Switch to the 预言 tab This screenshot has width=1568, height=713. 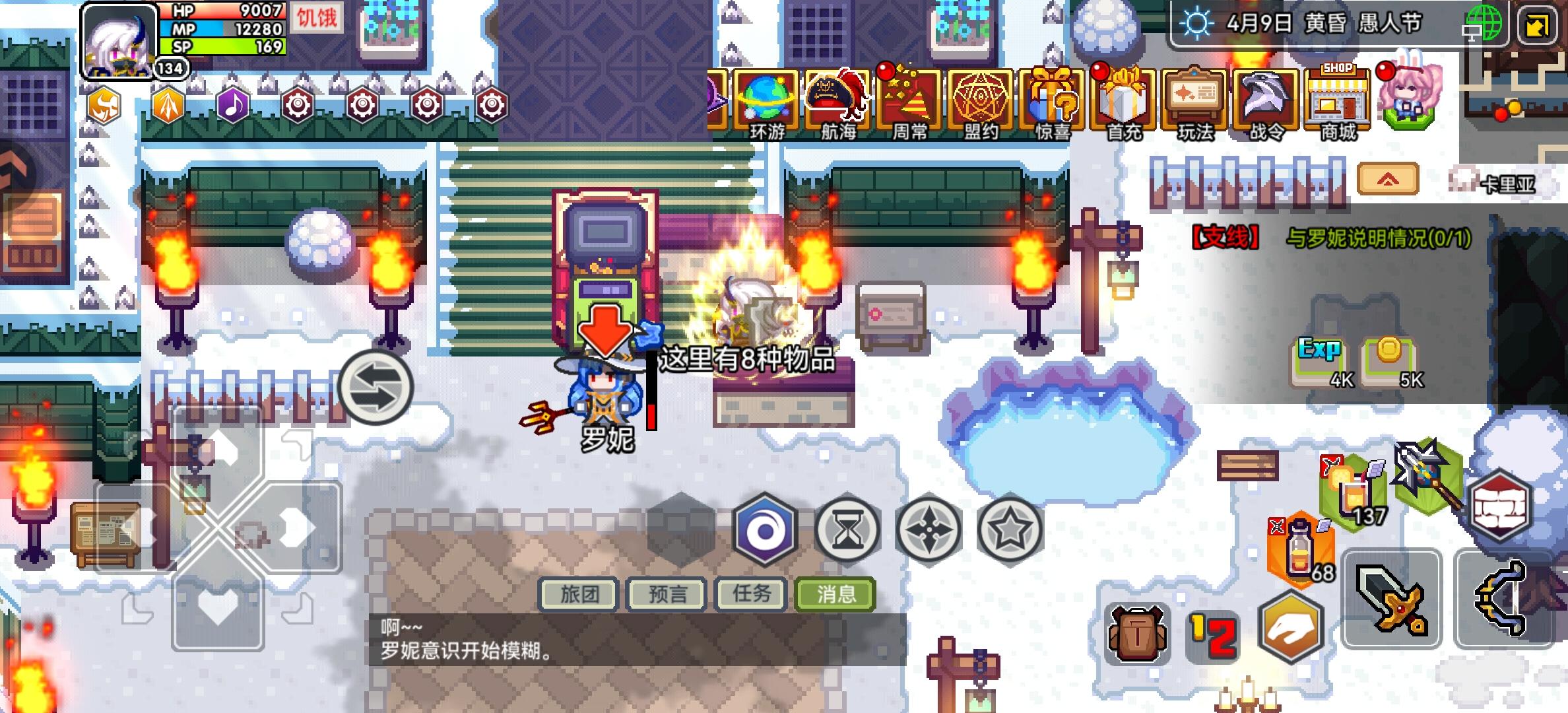(x=667, y=594)
